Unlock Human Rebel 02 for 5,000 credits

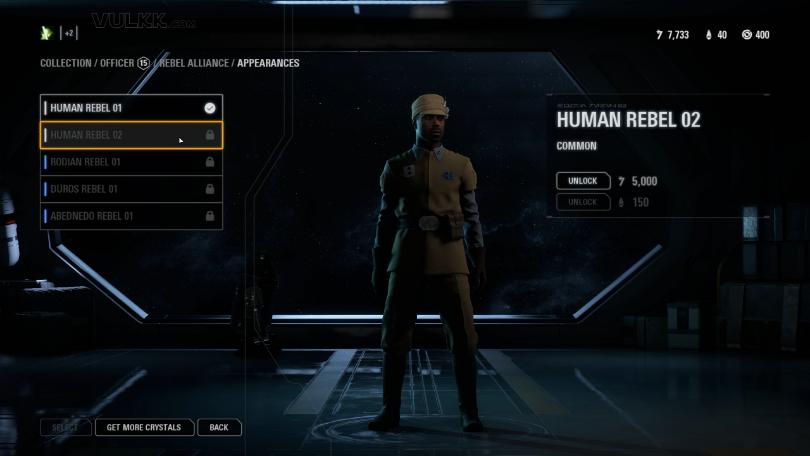(582, 181)
